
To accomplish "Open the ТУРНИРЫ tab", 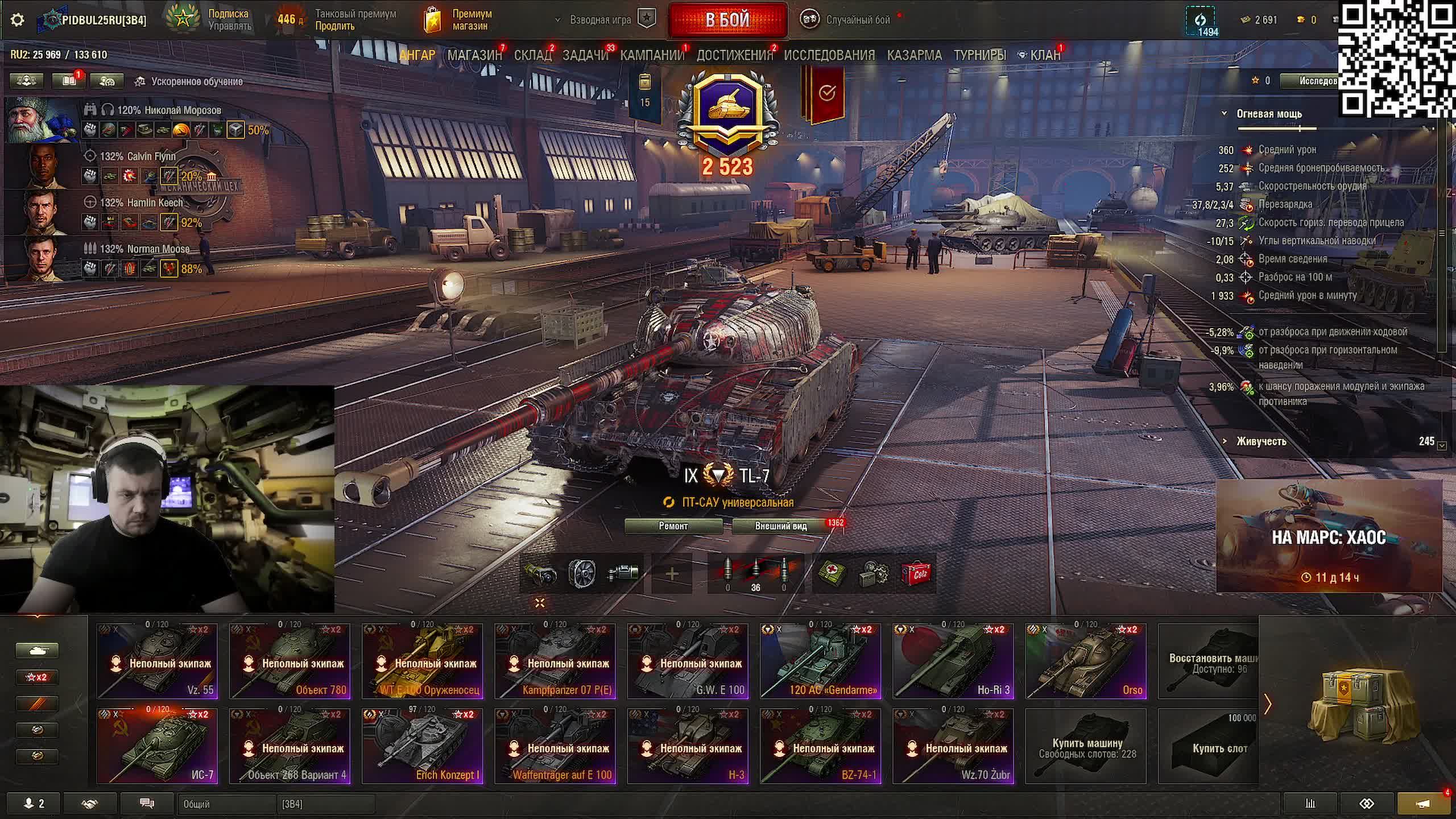I will [979, 55].
